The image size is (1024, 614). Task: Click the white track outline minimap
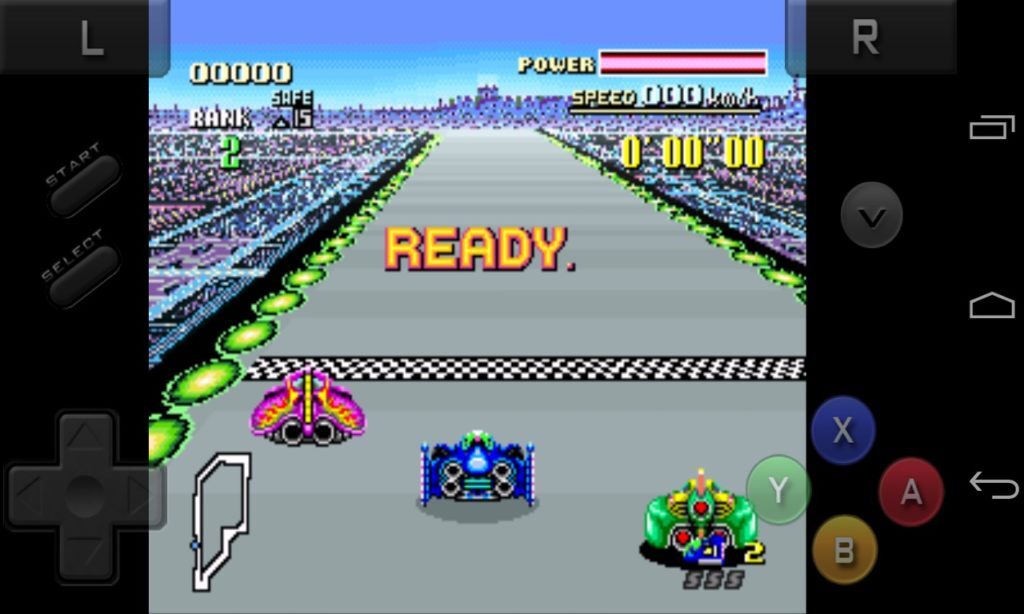click(x=220, y=520)
